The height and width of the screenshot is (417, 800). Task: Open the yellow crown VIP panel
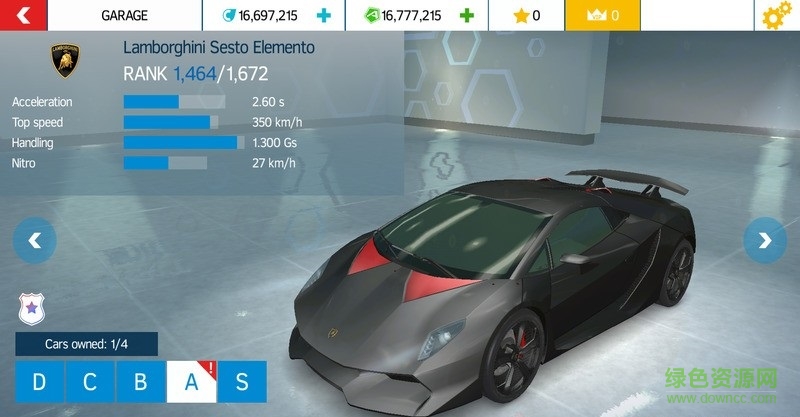[x=601, y=15]
